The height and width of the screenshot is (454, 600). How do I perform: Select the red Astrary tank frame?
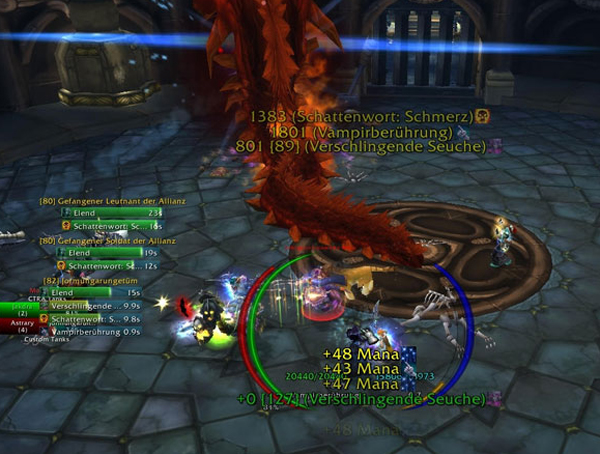tap(20, 324)
